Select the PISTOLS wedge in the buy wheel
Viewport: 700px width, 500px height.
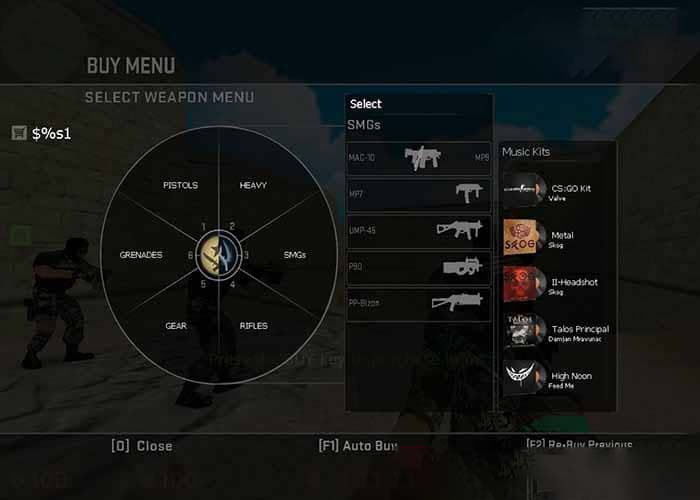point(180,186)
